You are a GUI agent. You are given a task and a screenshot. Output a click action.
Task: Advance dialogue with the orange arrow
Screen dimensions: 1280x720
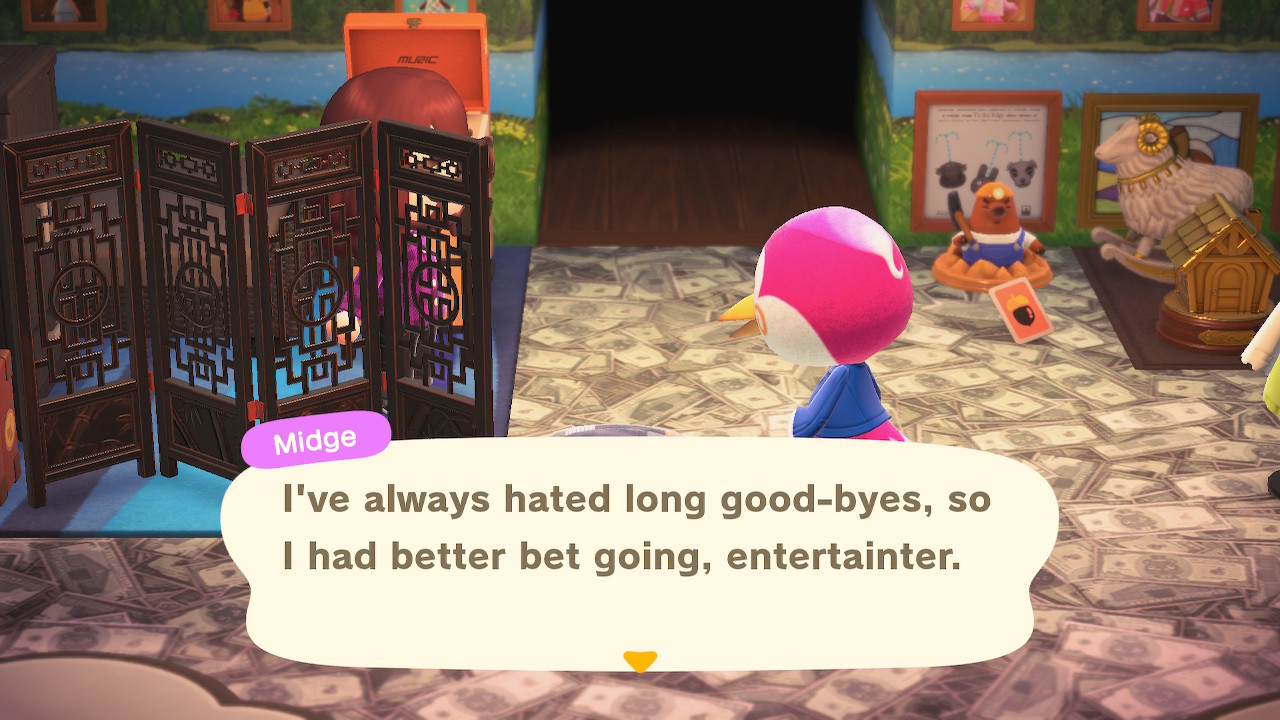click(x=639, y=661)
